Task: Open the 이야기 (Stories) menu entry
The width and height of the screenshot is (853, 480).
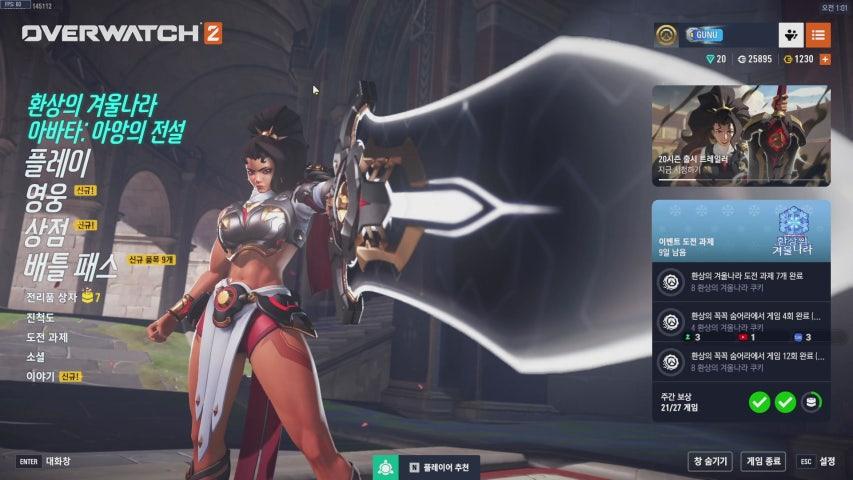Action: click(x=39, y=377)
